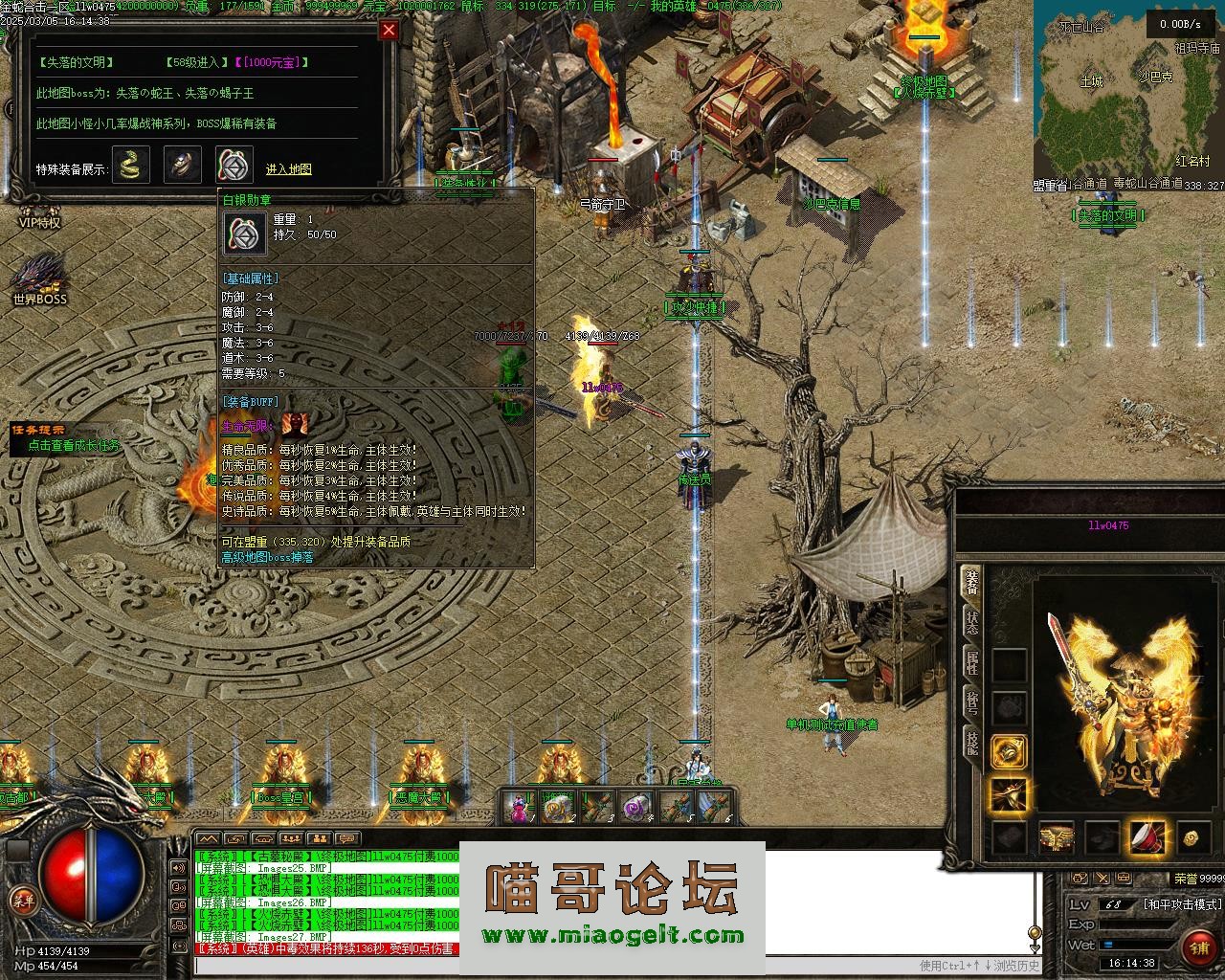1225x980 pixels.
Task: Click the round 菜单 menu button
Action: click(x=21, y=899)
